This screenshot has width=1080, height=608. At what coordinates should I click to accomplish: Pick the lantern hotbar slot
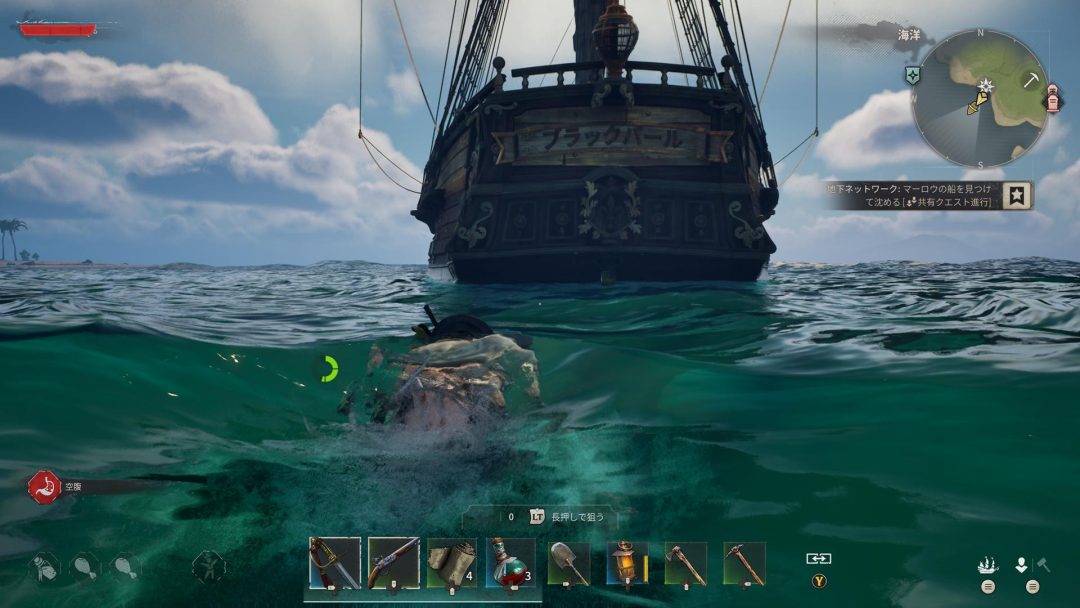coord(627,563)
